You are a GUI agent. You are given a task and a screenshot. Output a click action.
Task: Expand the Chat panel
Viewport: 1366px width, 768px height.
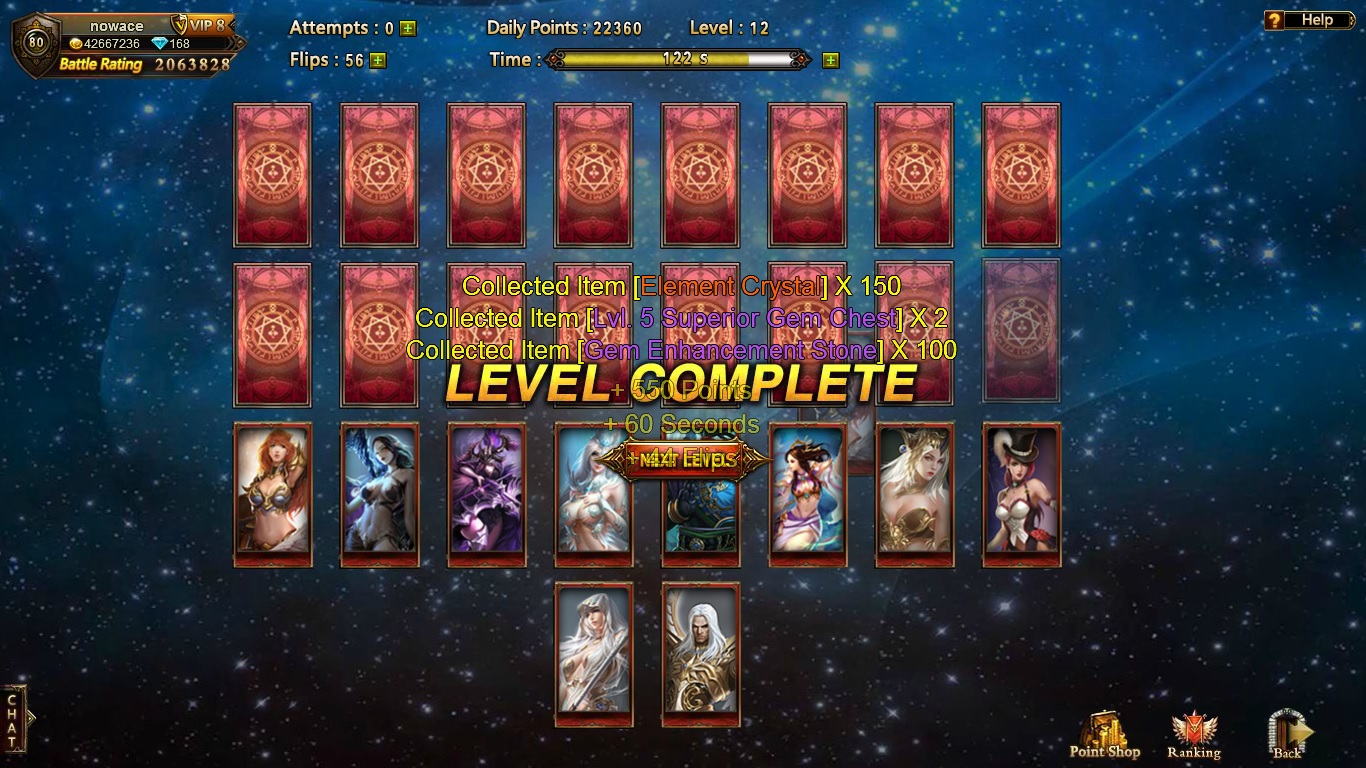tap(13, 718)
